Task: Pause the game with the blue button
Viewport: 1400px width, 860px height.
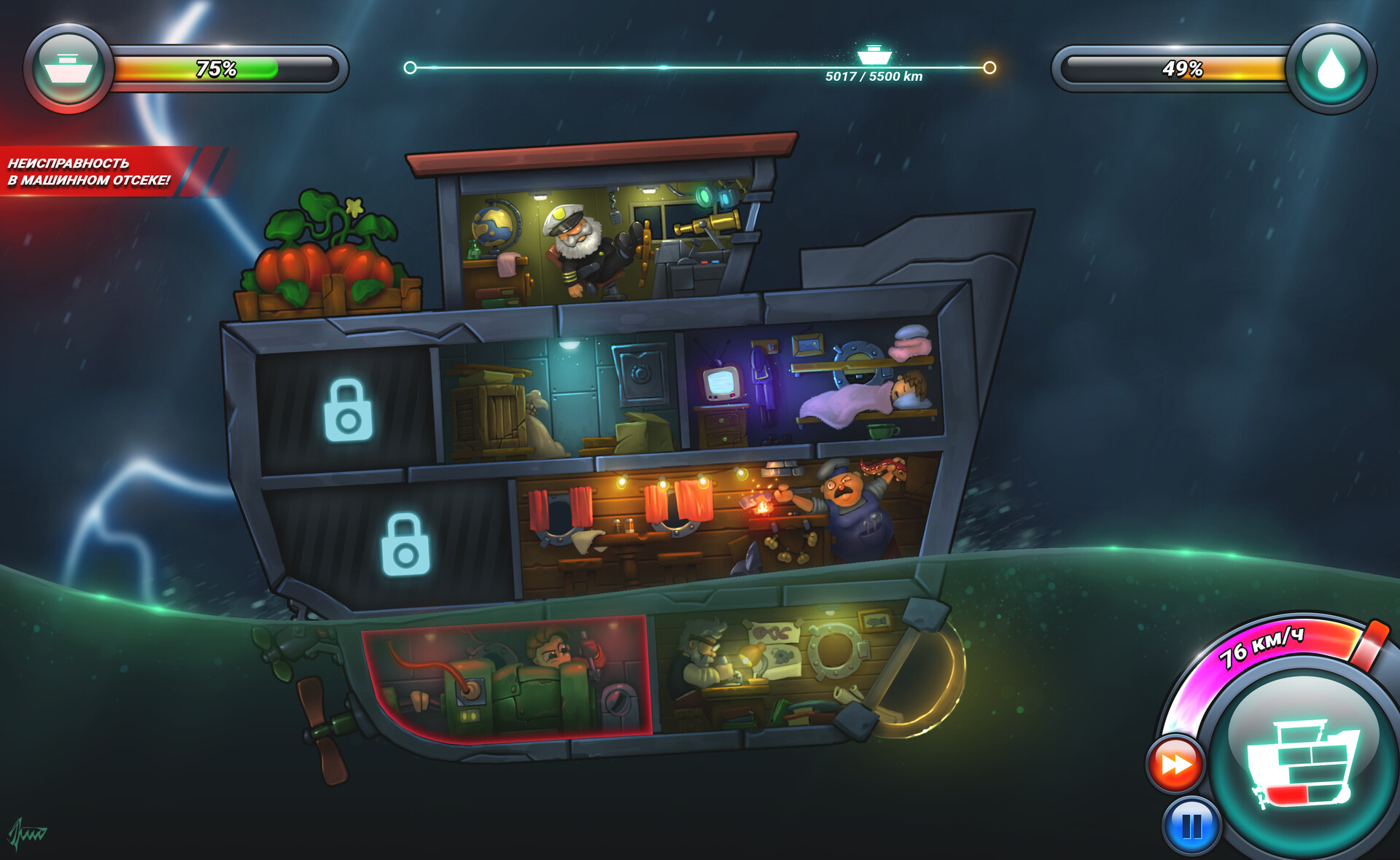Action: [x=1191, y=826]
